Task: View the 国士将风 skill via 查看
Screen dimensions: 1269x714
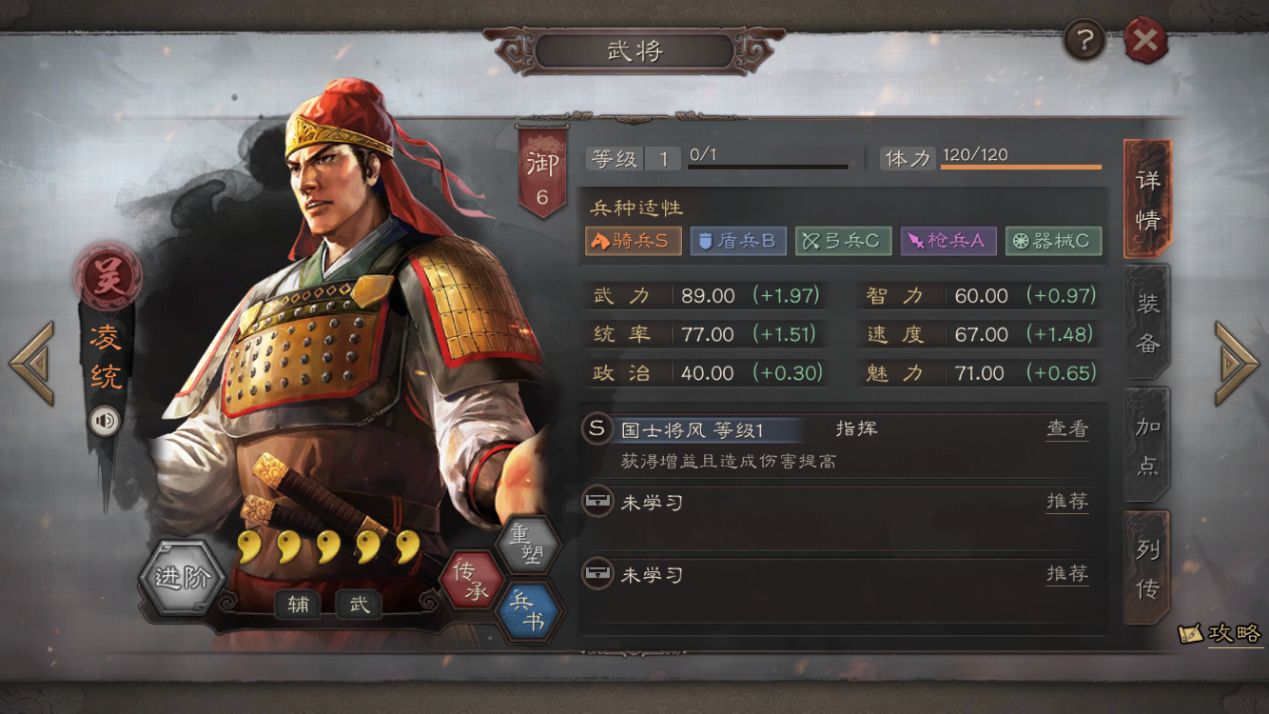Action: pos(1066,429)
